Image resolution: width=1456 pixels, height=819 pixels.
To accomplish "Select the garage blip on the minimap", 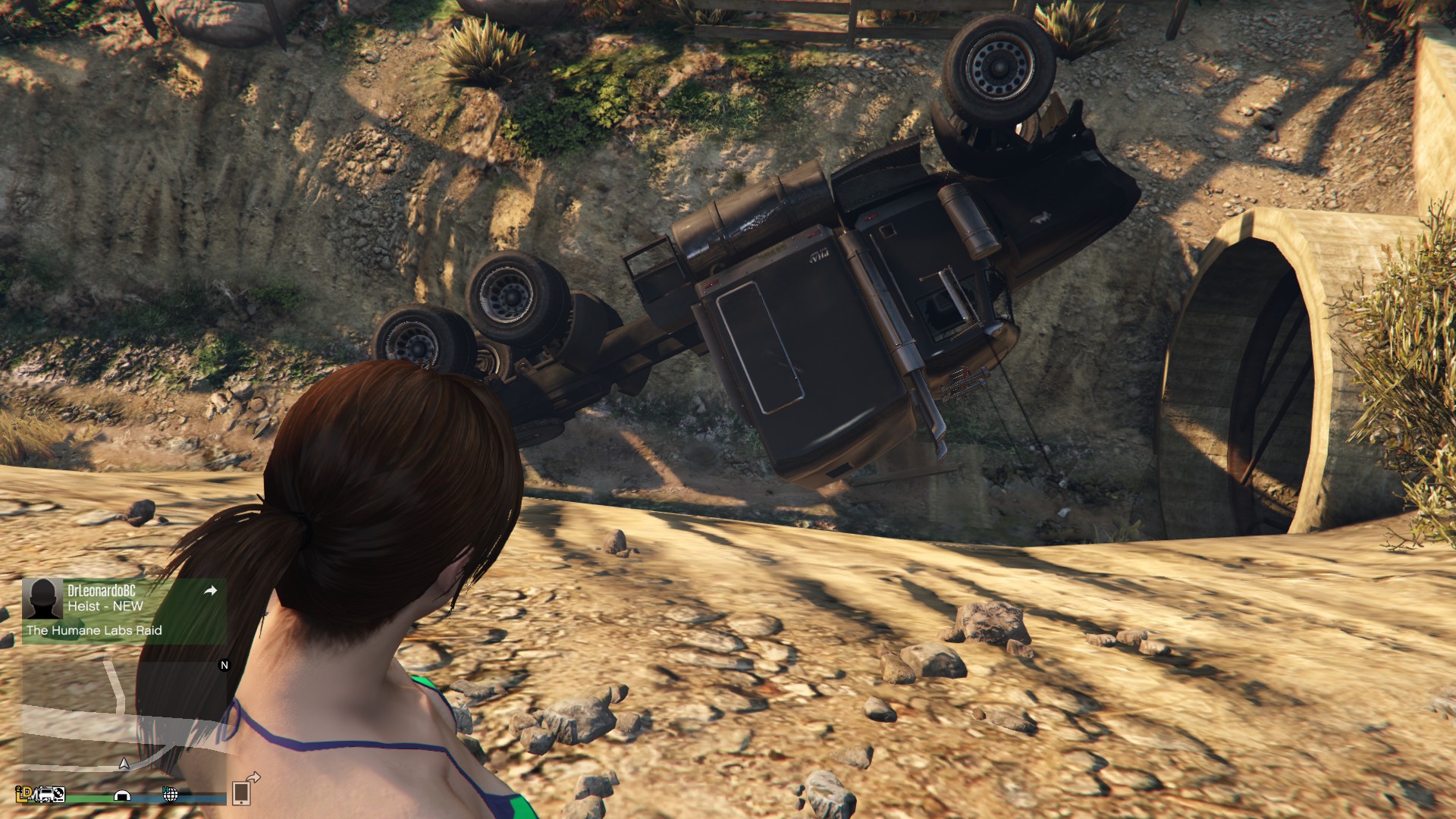I will (x=122, y=795).
